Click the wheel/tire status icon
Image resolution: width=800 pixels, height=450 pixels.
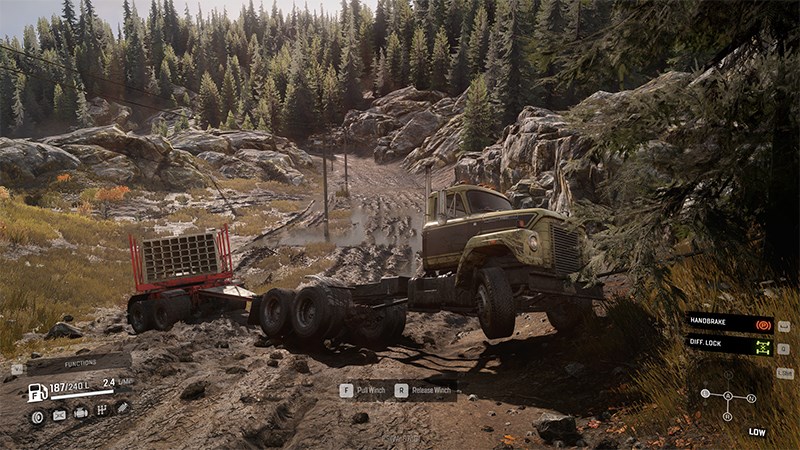[37, 417]
